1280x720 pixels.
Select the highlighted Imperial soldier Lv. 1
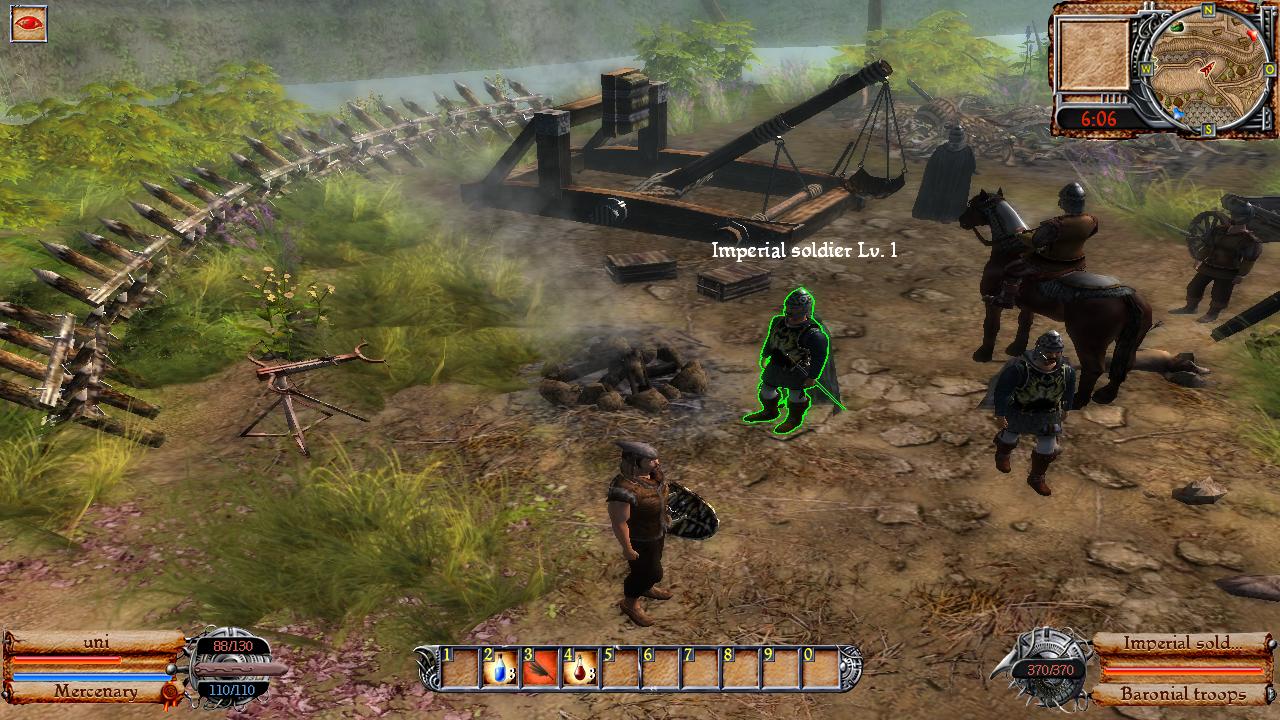[793, 361]
